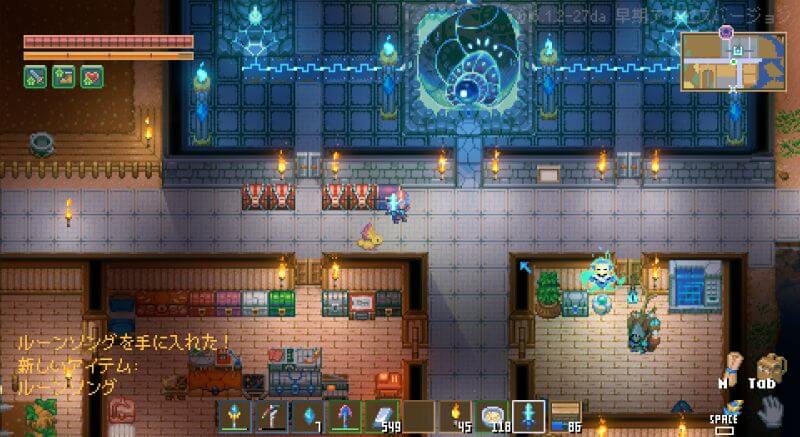Click the red heart health buff icon
The image size is (800, 437).
pos(92,77)
